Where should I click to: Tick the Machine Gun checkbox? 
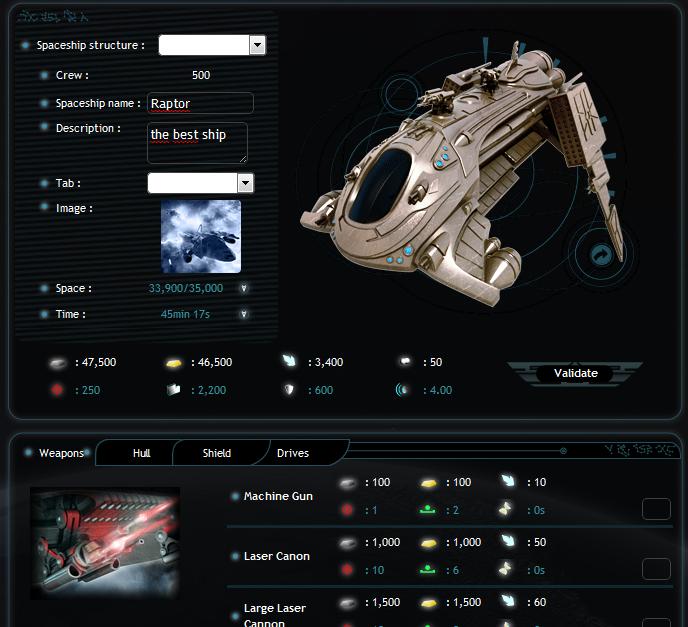(x=656, y=509)
